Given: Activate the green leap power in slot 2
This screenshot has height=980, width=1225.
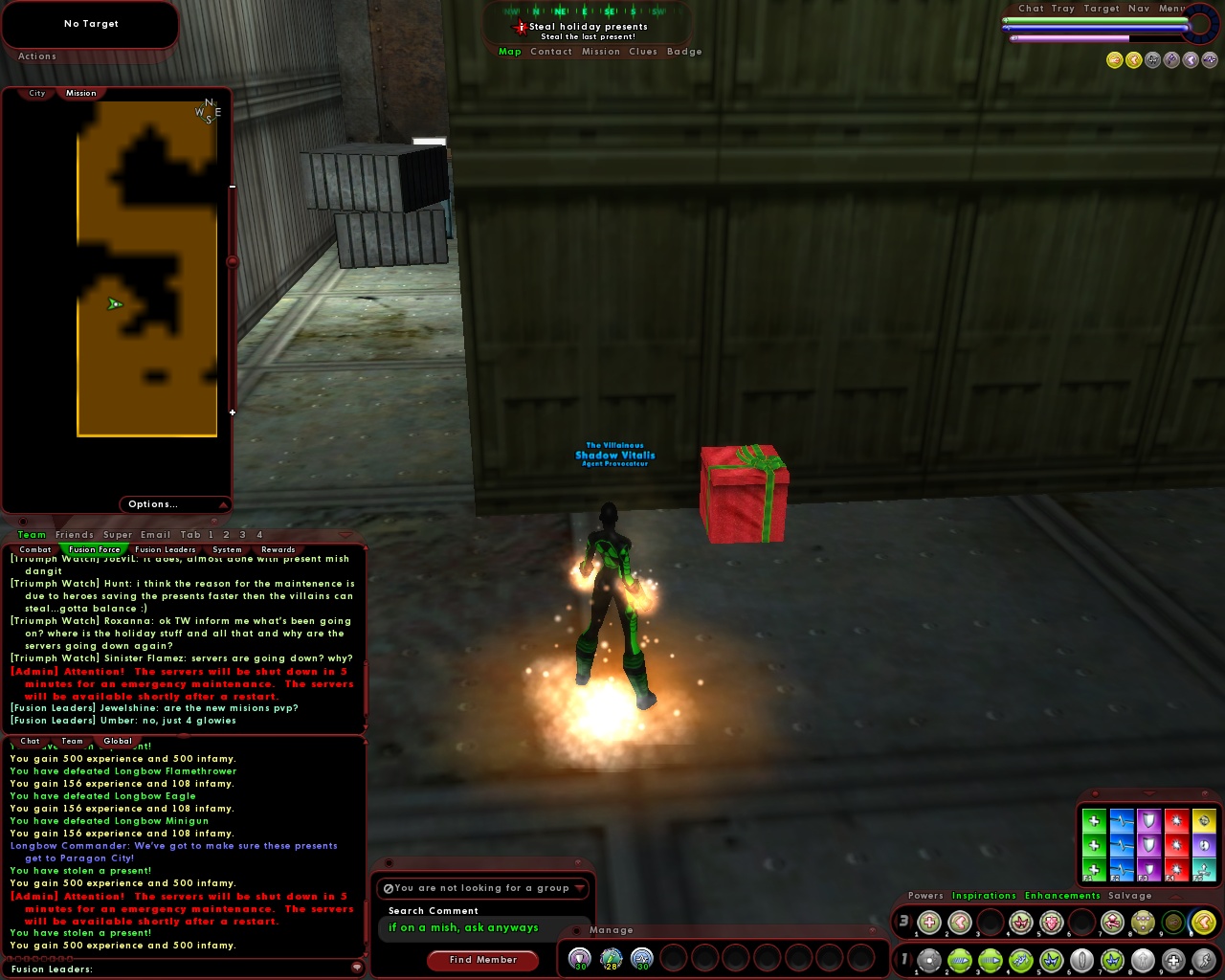Looking at the screenshot, I should pyautogui.click(x=958, y=960).
